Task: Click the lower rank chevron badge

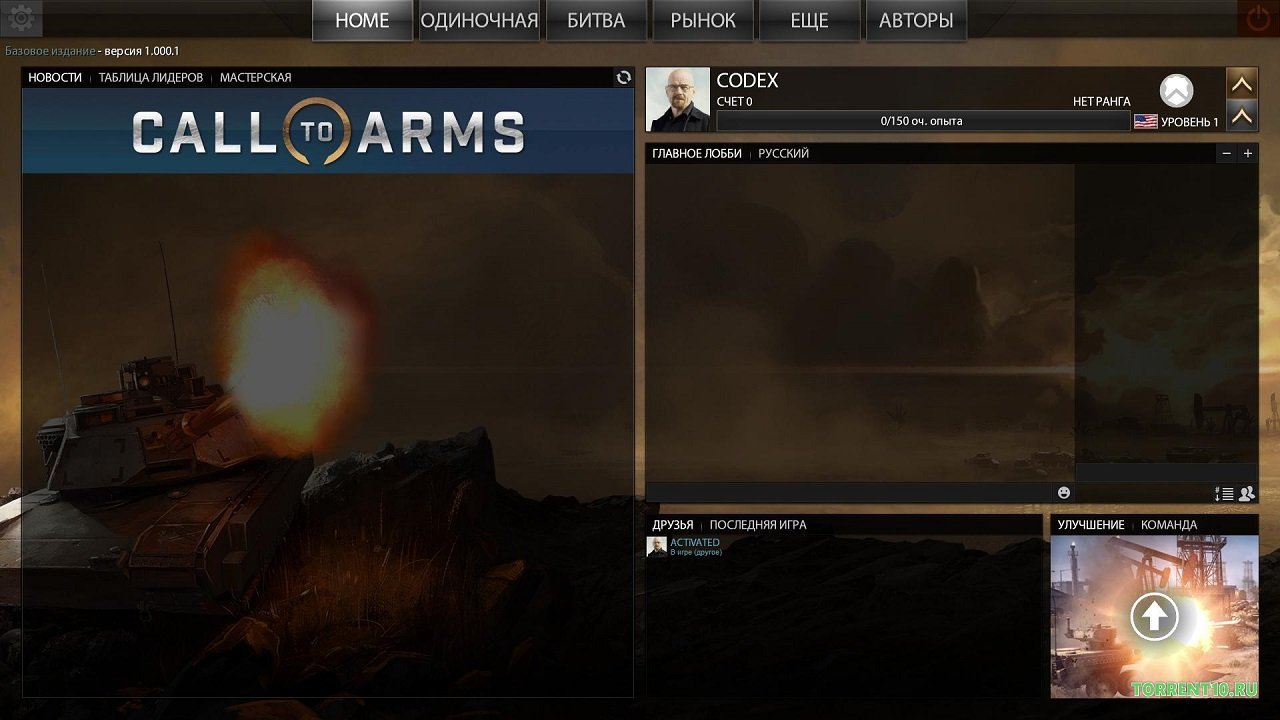Action: coord(1242,116)
